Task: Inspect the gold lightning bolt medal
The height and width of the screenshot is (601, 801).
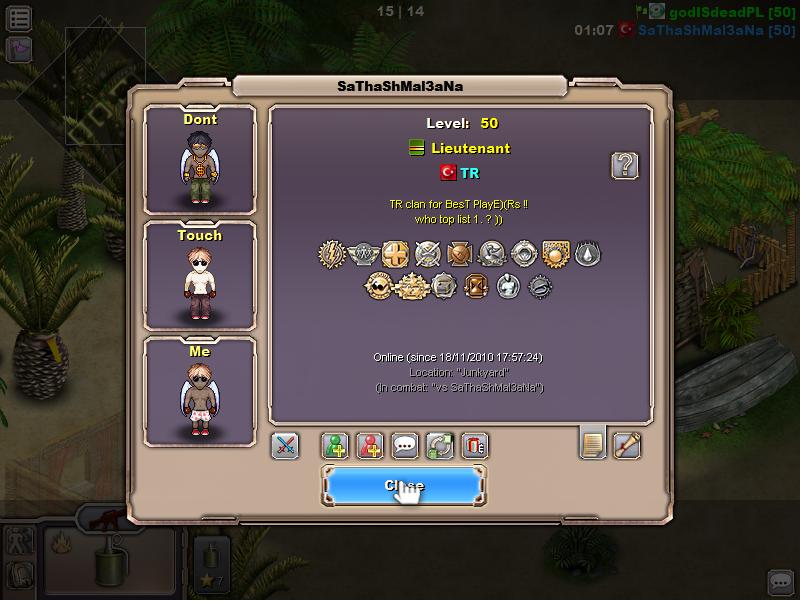Action: pos(332,253)
